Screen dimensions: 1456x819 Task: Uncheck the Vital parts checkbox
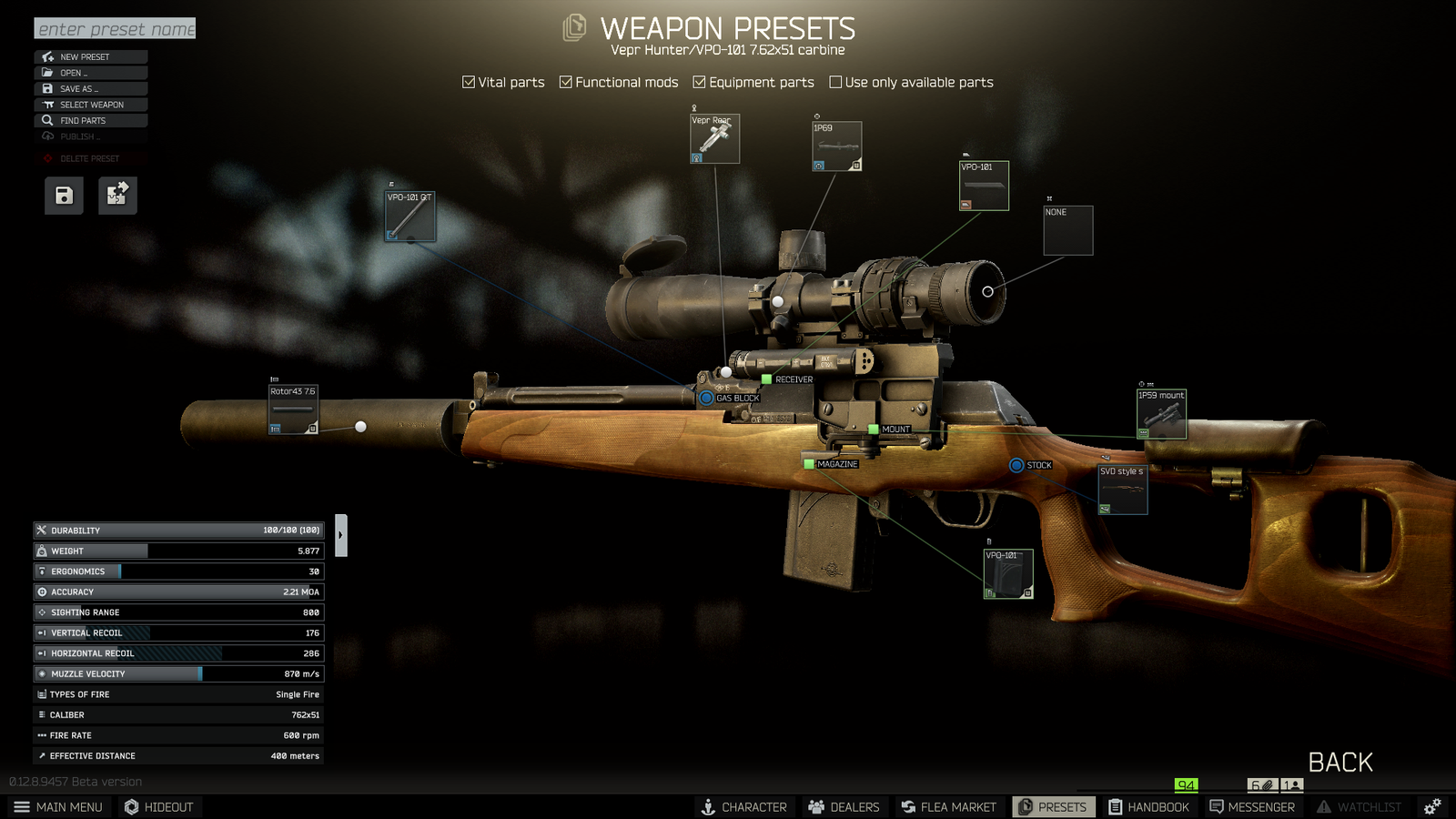click(468, 82)
